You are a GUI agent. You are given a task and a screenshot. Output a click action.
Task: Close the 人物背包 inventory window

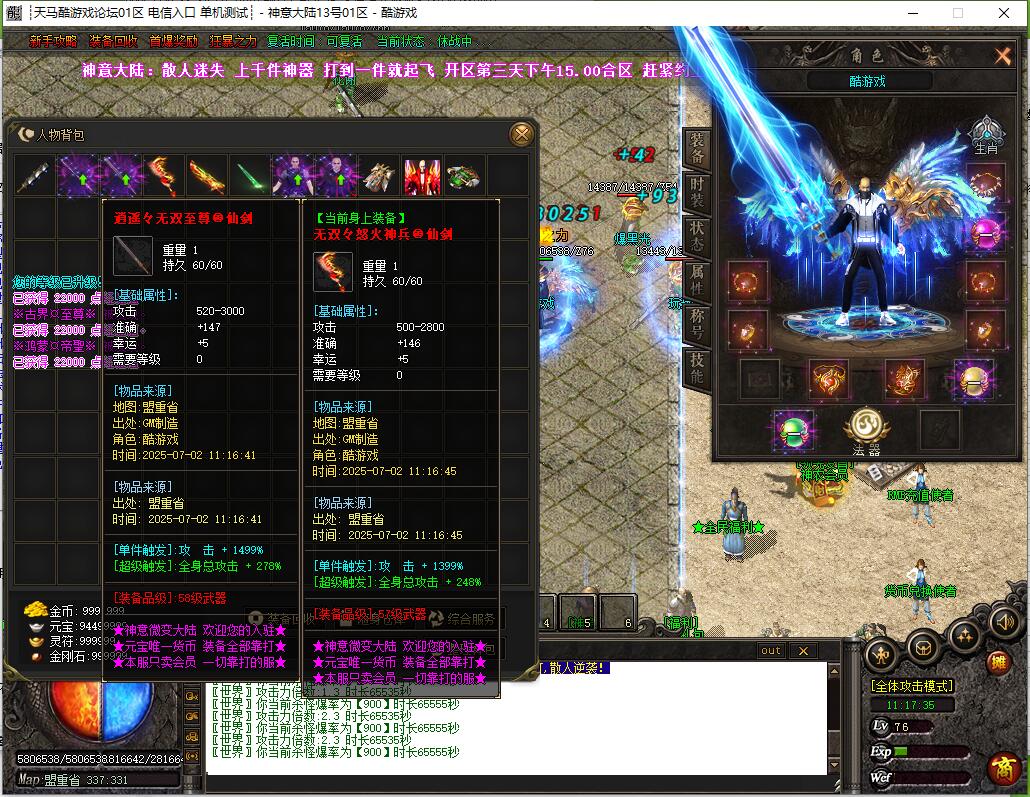point(521,134)
